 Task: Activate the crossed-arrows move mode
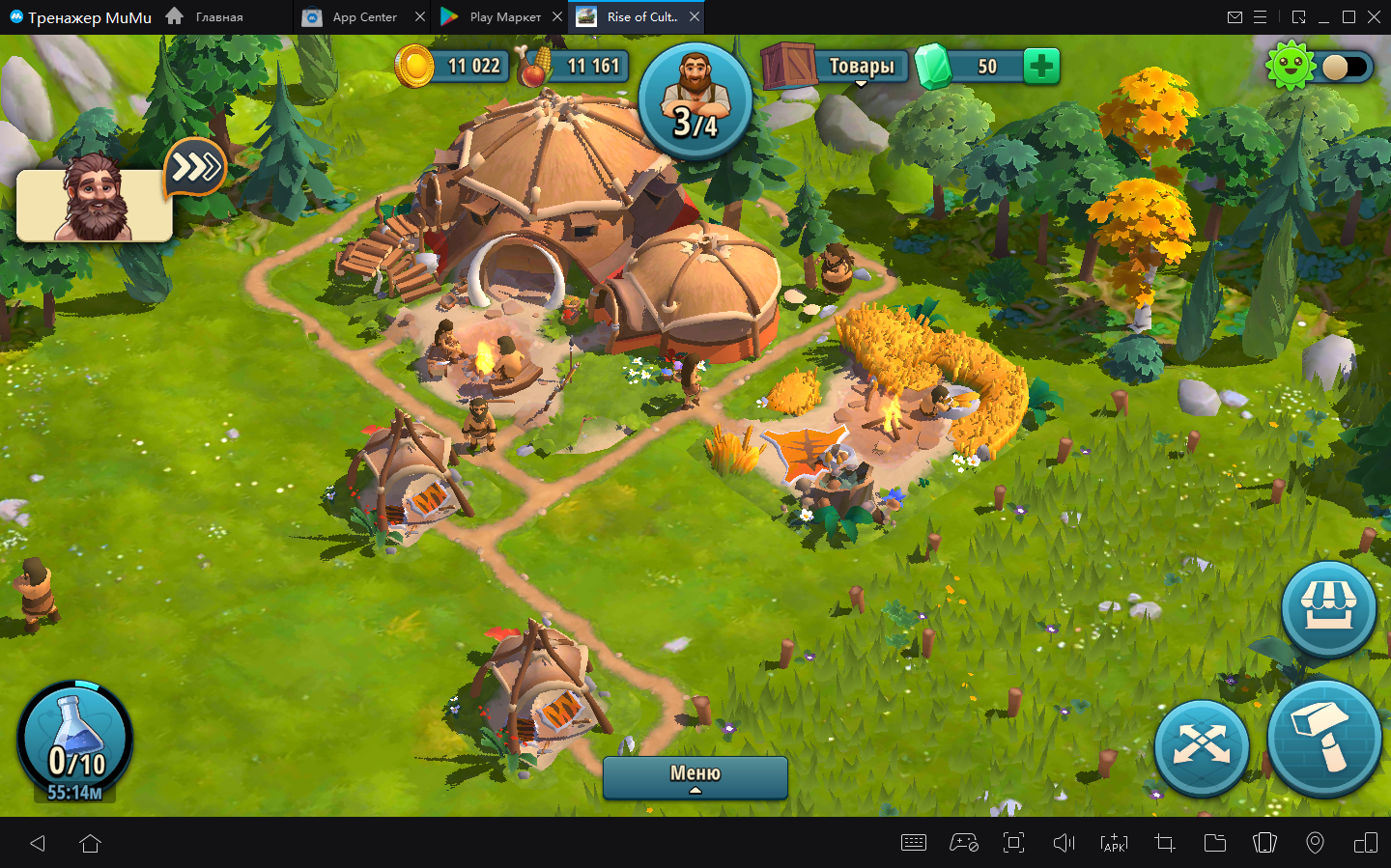[x=1202, y=747]
